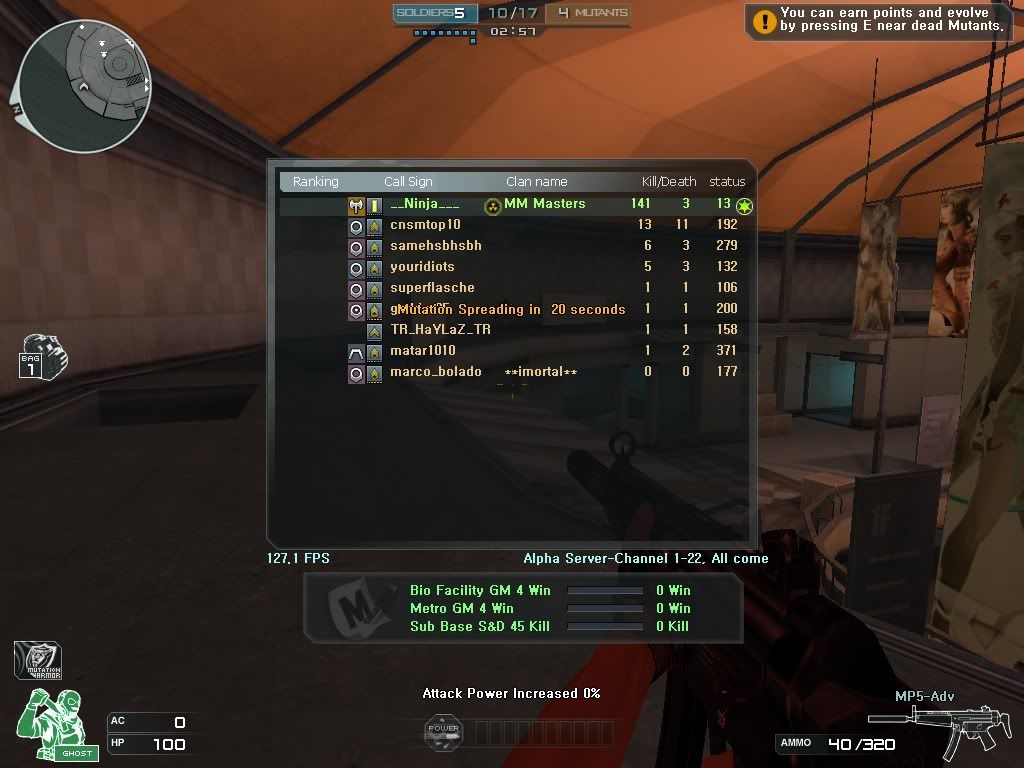Click the Power gauge icon

click(443, 731)
